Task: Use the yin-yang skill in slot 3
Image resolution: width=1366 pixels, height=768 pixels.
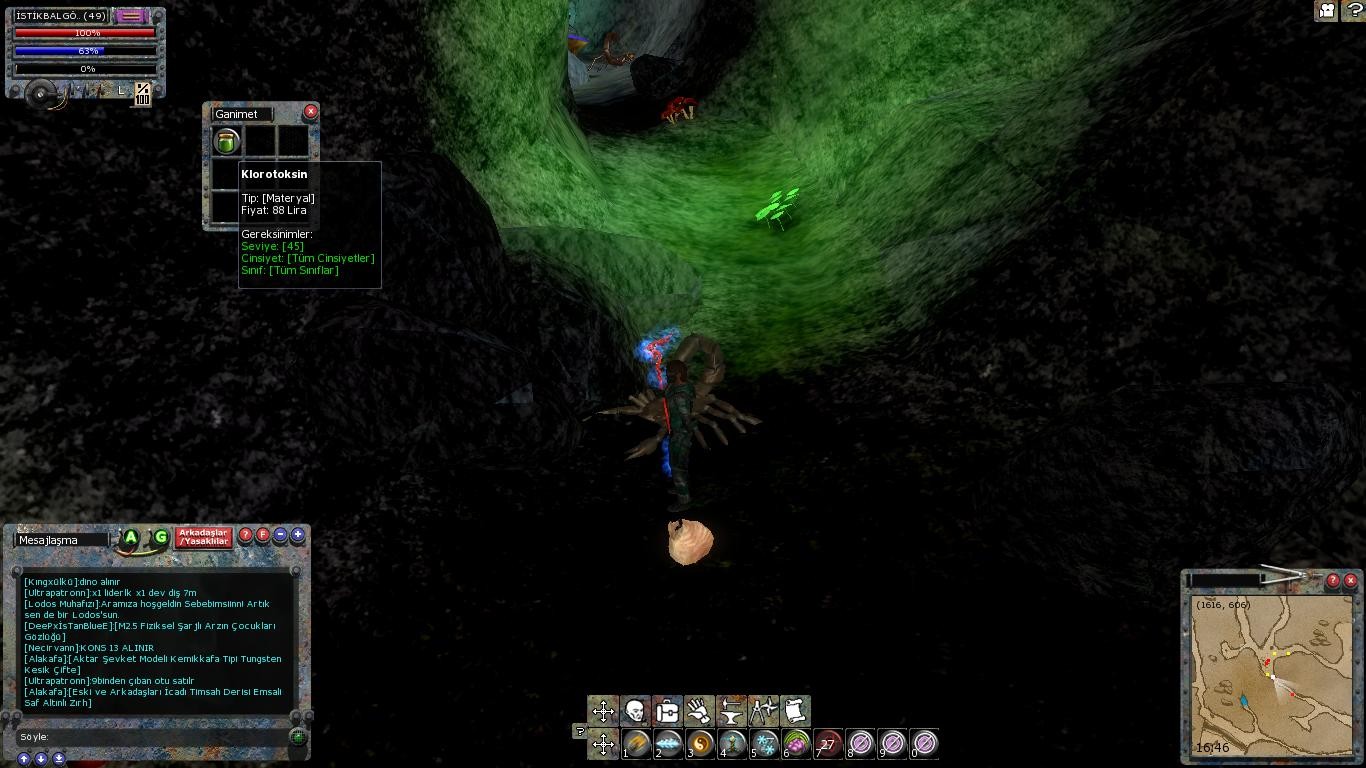Action: pyautogui.click(x=701, y=744)
